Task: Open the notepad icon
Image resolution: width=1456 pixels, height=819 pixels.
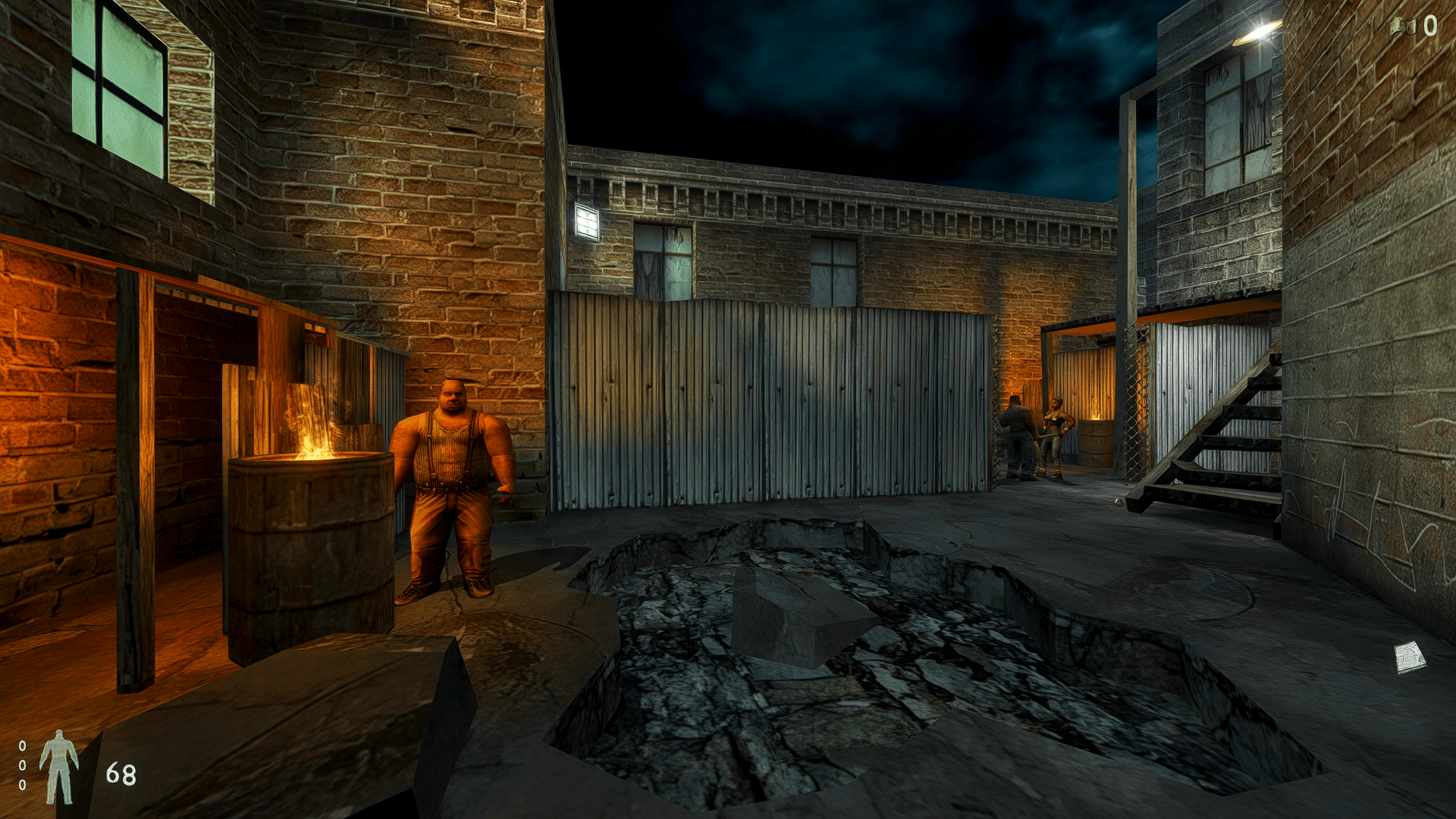Action: (x=1410, y=657)
